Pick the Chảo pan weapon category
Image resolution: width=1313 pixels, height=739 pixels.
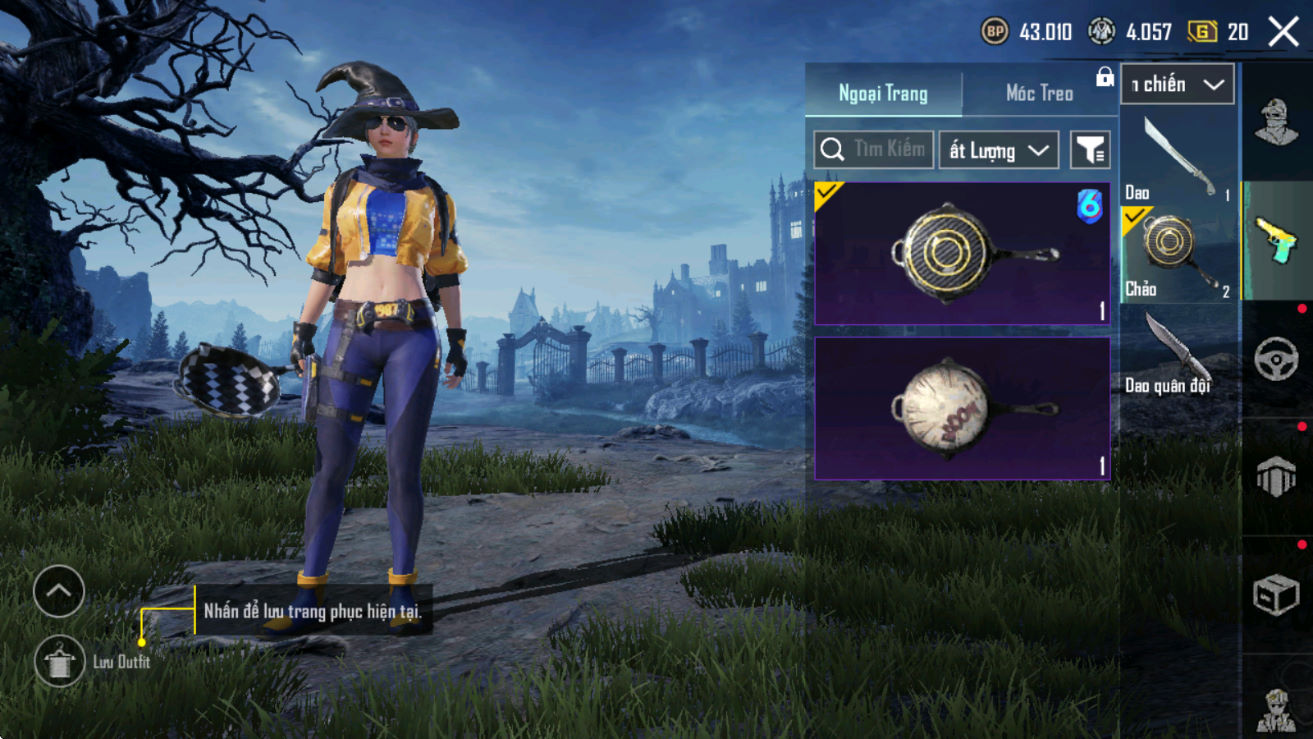(x=1178, y=254)
